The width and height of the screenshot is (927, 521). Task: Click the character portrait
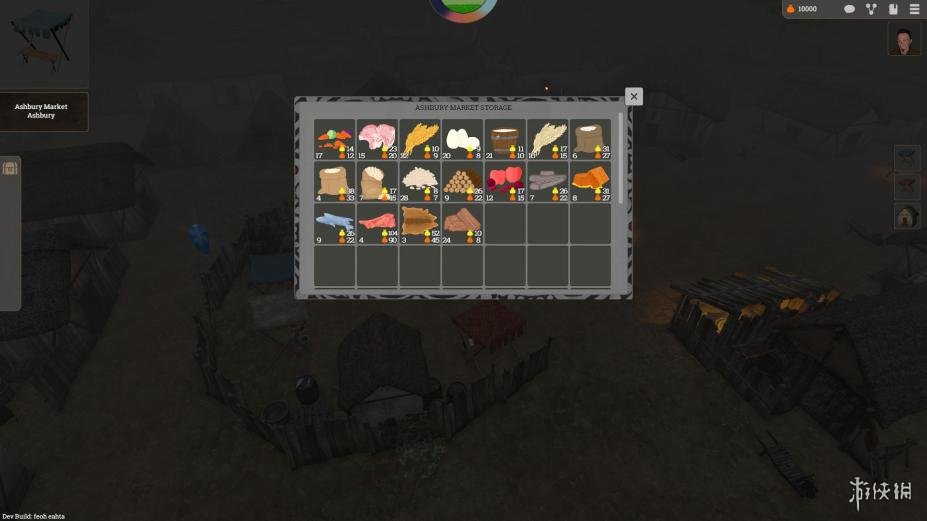904,39
